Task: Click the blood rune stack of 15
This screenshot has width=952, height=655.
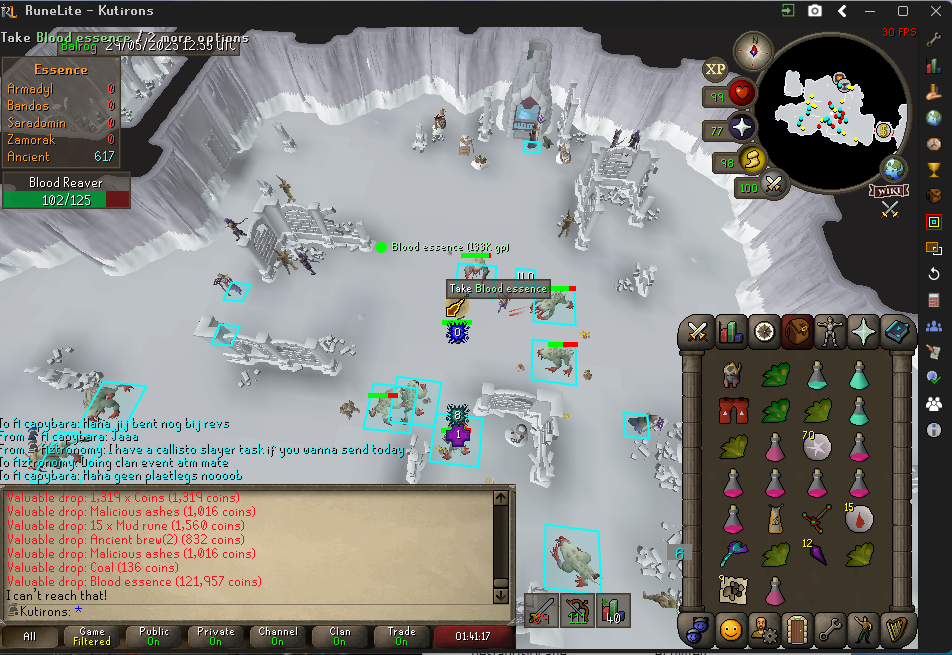Action: pyautogui.click(x=859, y=517)
